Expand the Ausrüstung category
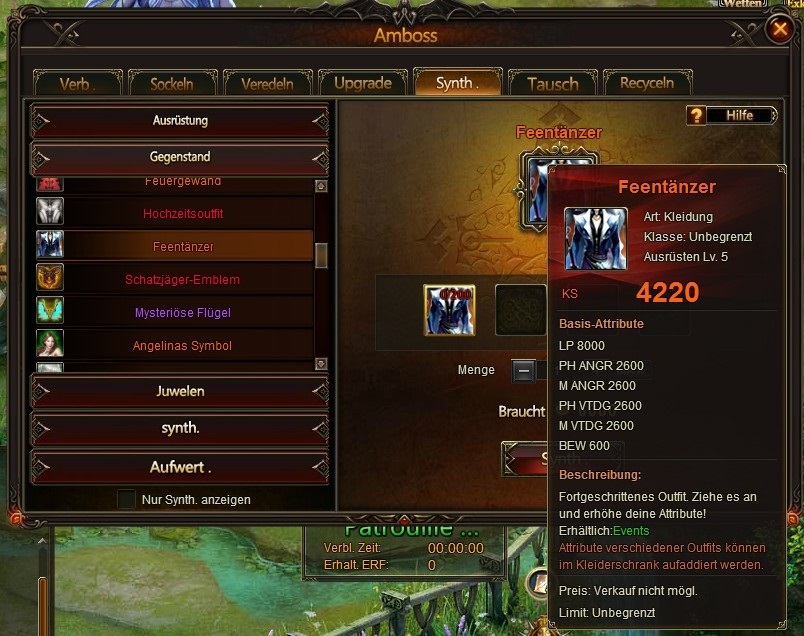 (x=180, y=121)
